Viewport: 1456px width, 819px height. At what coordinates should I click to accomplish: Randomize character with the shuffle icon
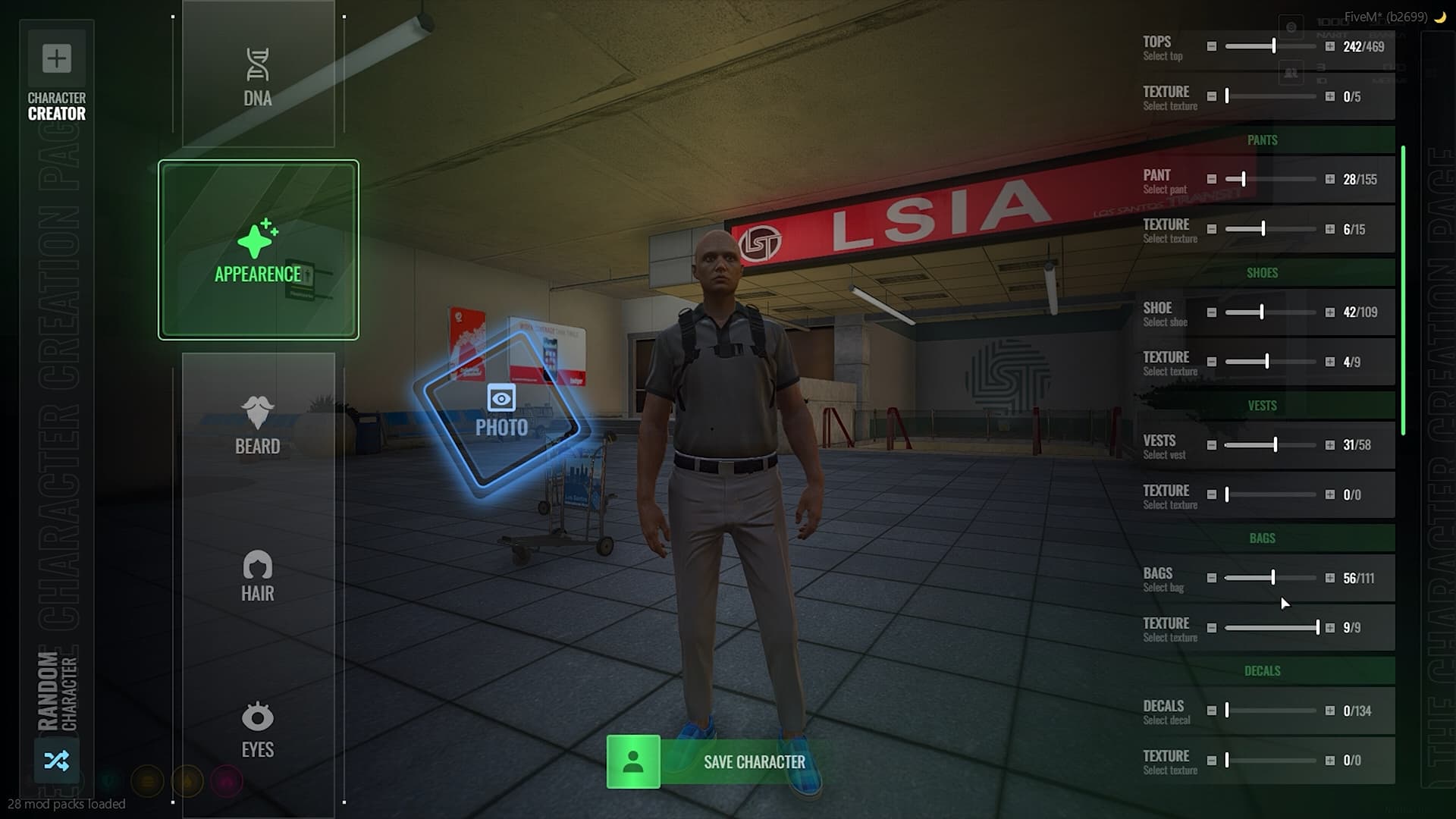(x=57, y=760)
